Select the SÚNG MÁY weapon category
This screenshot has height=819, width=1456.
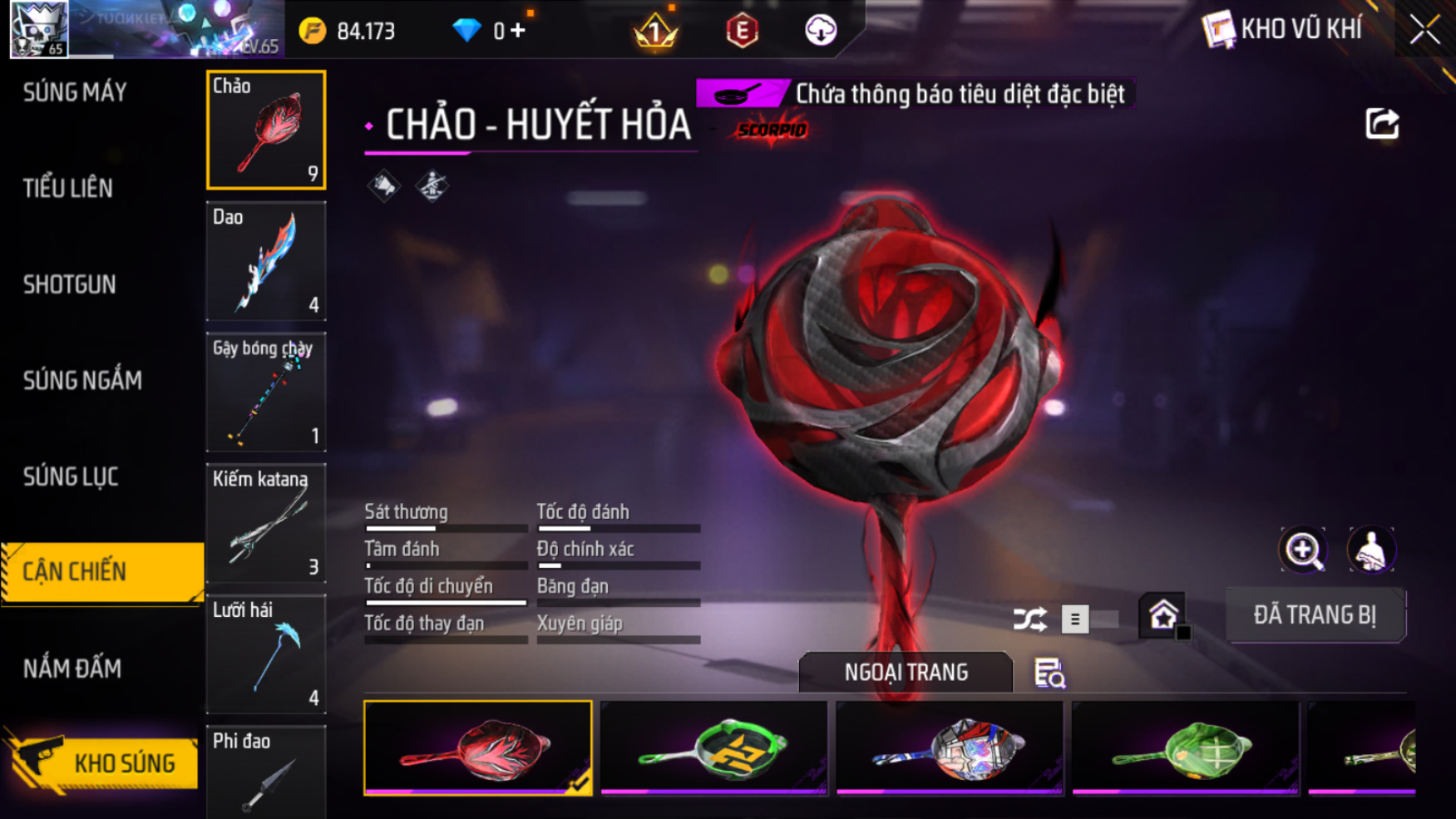pyautogui.click(x=75, y=92)
